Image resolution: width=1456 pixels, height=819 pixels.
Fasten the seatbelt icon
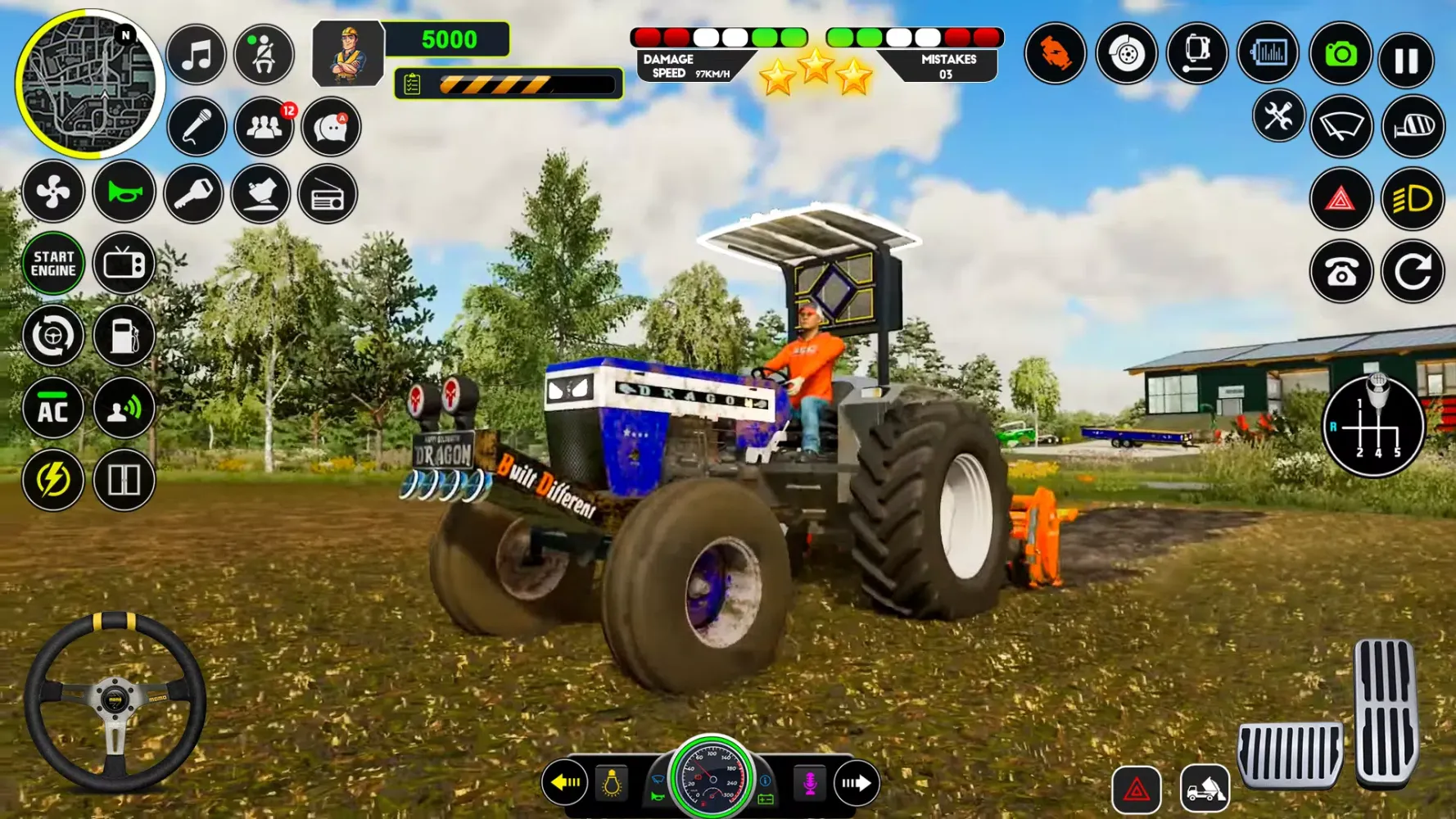pos(264,56)
